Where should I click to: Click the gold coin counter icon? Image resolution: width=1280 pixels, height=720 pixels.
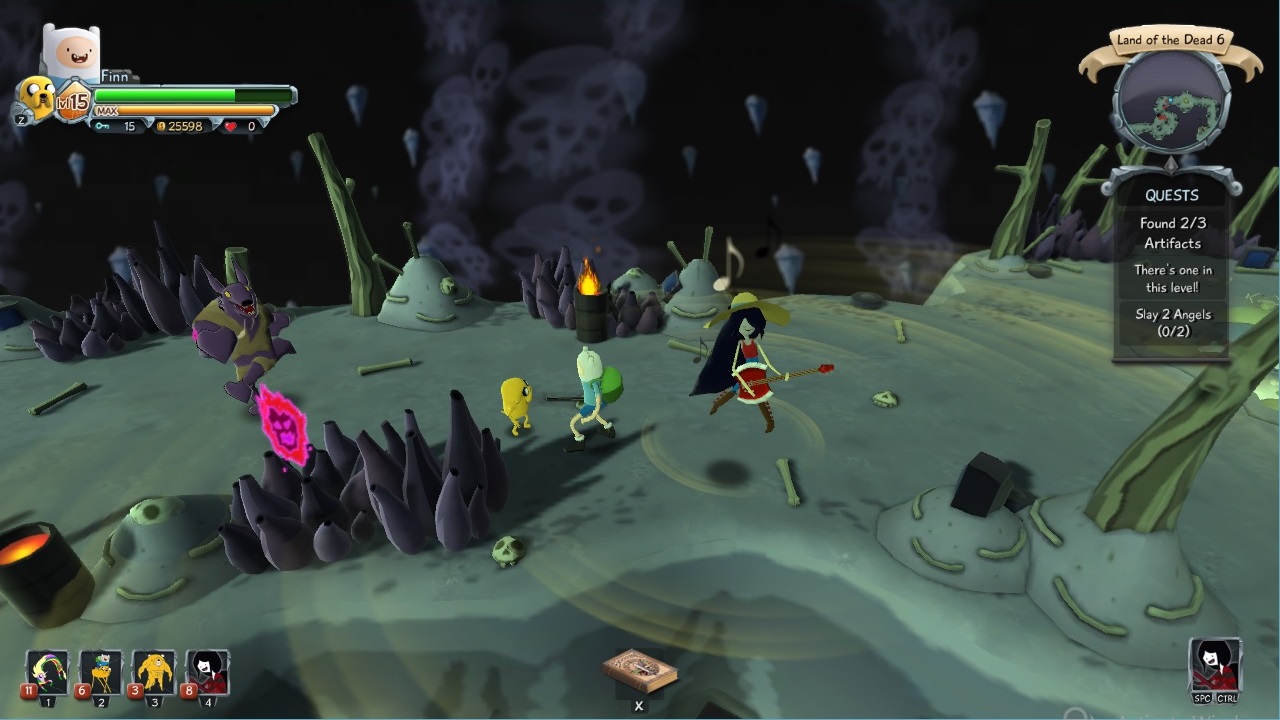pyautogui.click(x=159, y=127)
